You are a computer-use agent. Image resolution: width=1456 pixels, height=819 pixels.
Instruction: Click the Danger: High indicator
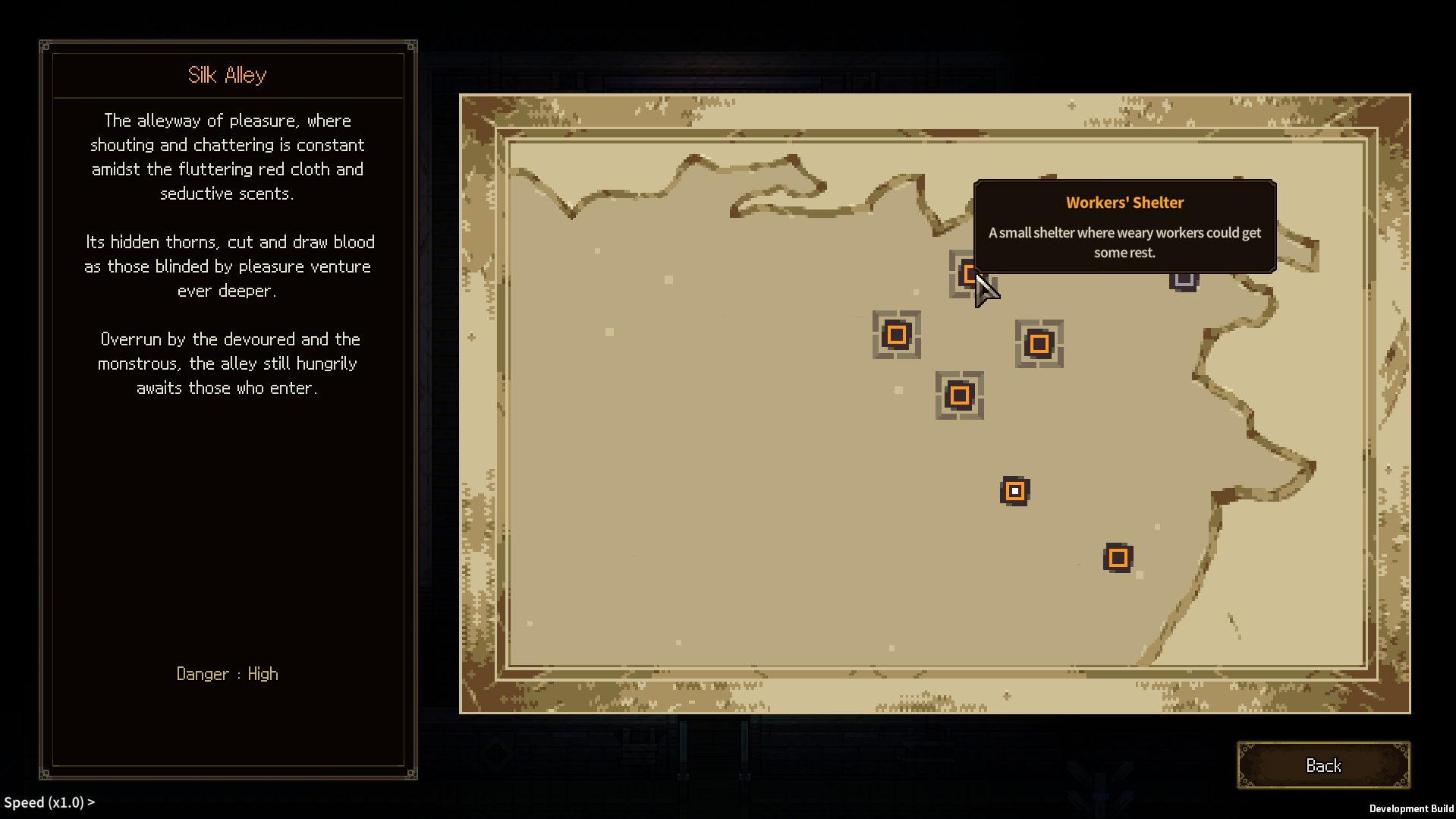tap(227, 673)
